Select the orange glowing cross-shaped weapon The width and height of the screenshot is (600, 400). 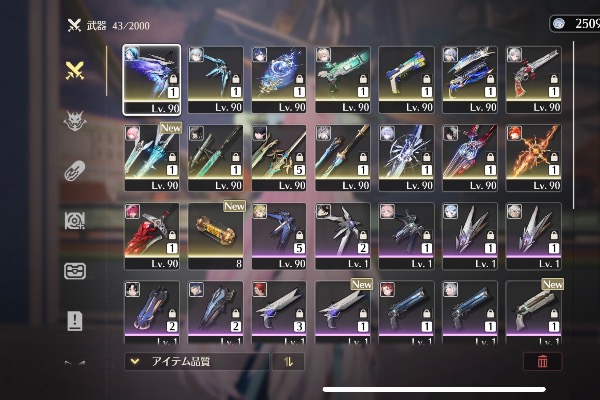(x=534, y=156)
